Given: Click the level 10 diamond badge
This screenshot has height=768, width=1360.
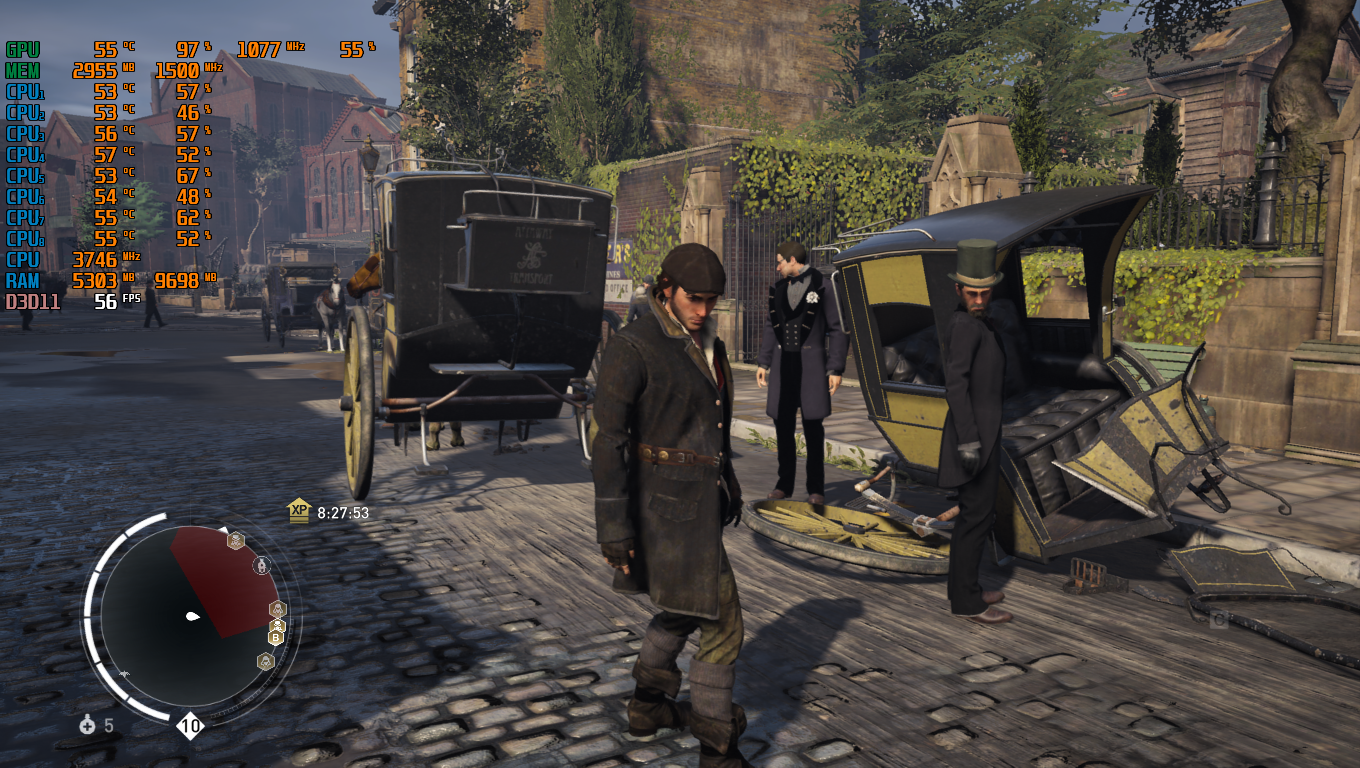Looking at the screenshot, I should coord(190,726).
